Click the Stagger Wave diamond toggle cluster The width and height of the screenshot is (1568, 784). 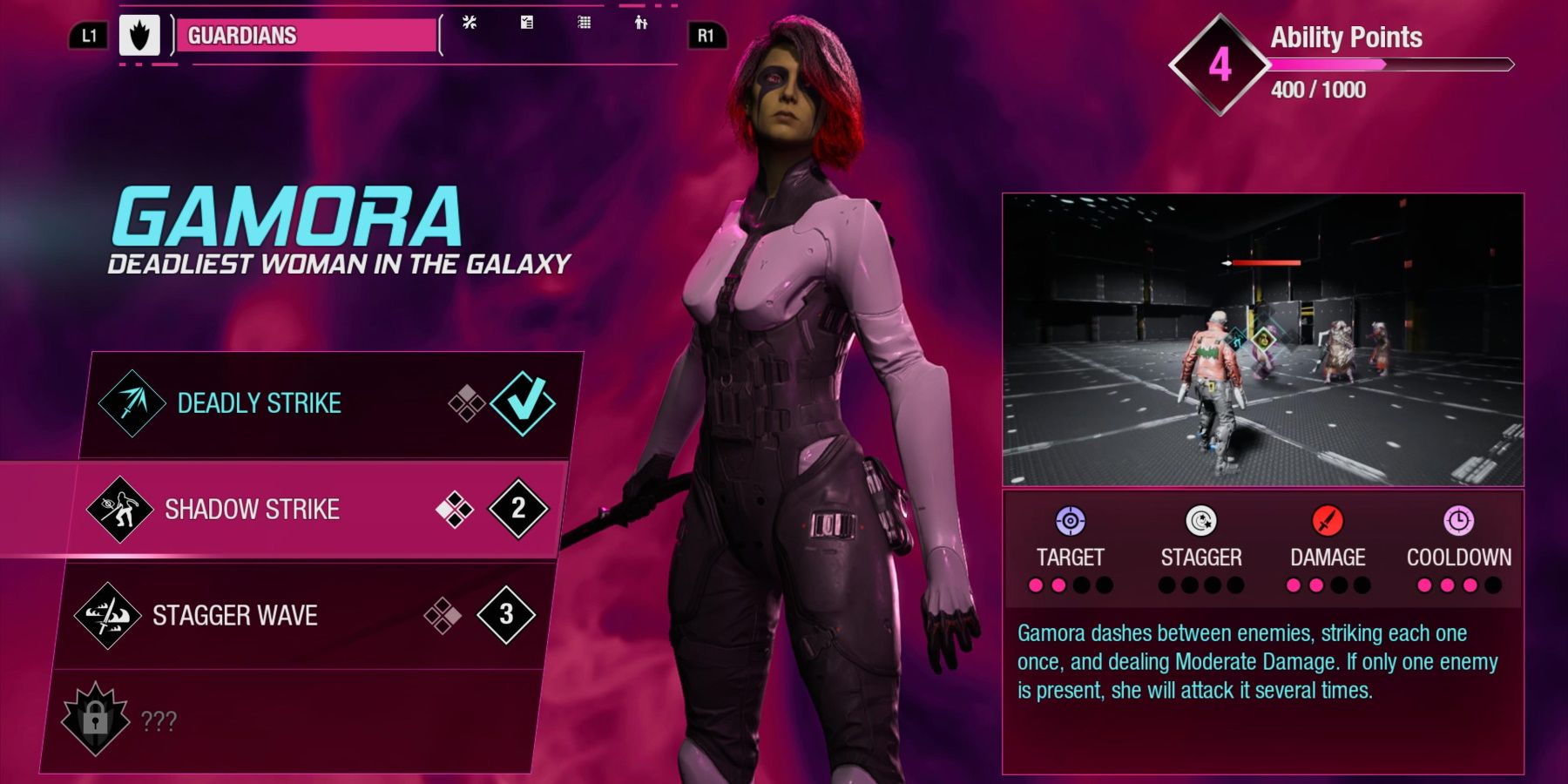(x=444, y=616)
